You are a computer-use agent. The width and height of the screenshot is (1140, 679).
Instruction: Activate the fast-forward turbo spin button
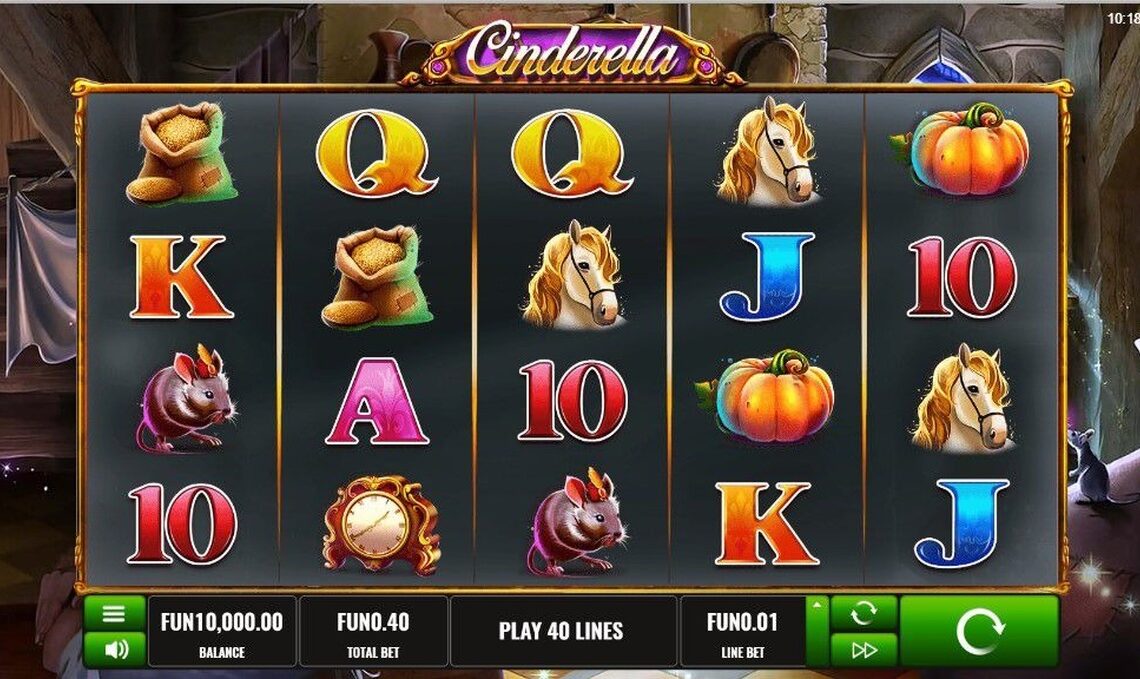863,650
